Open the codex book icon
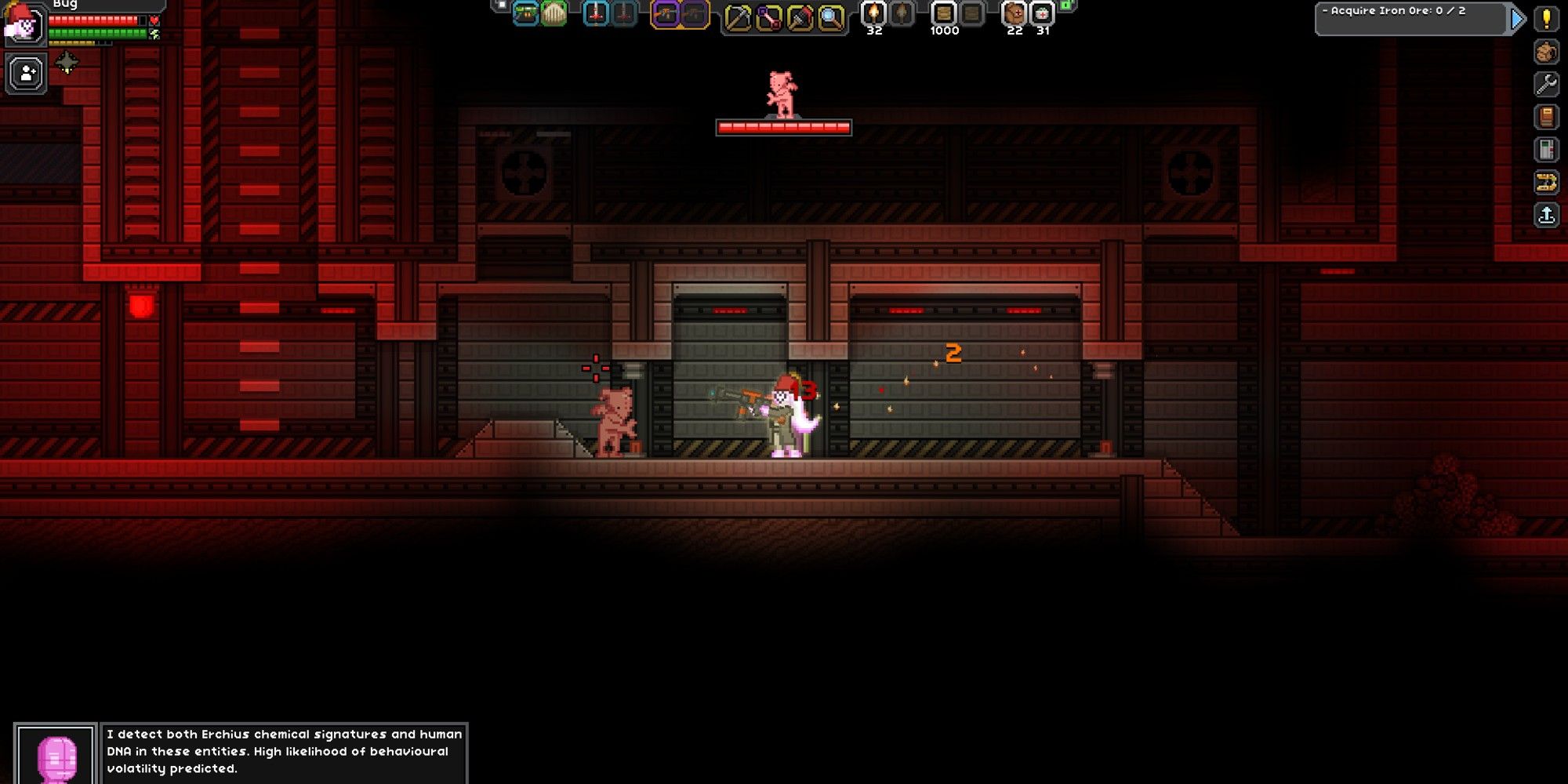This screenshot has width=1568, height=784. 1545,117
